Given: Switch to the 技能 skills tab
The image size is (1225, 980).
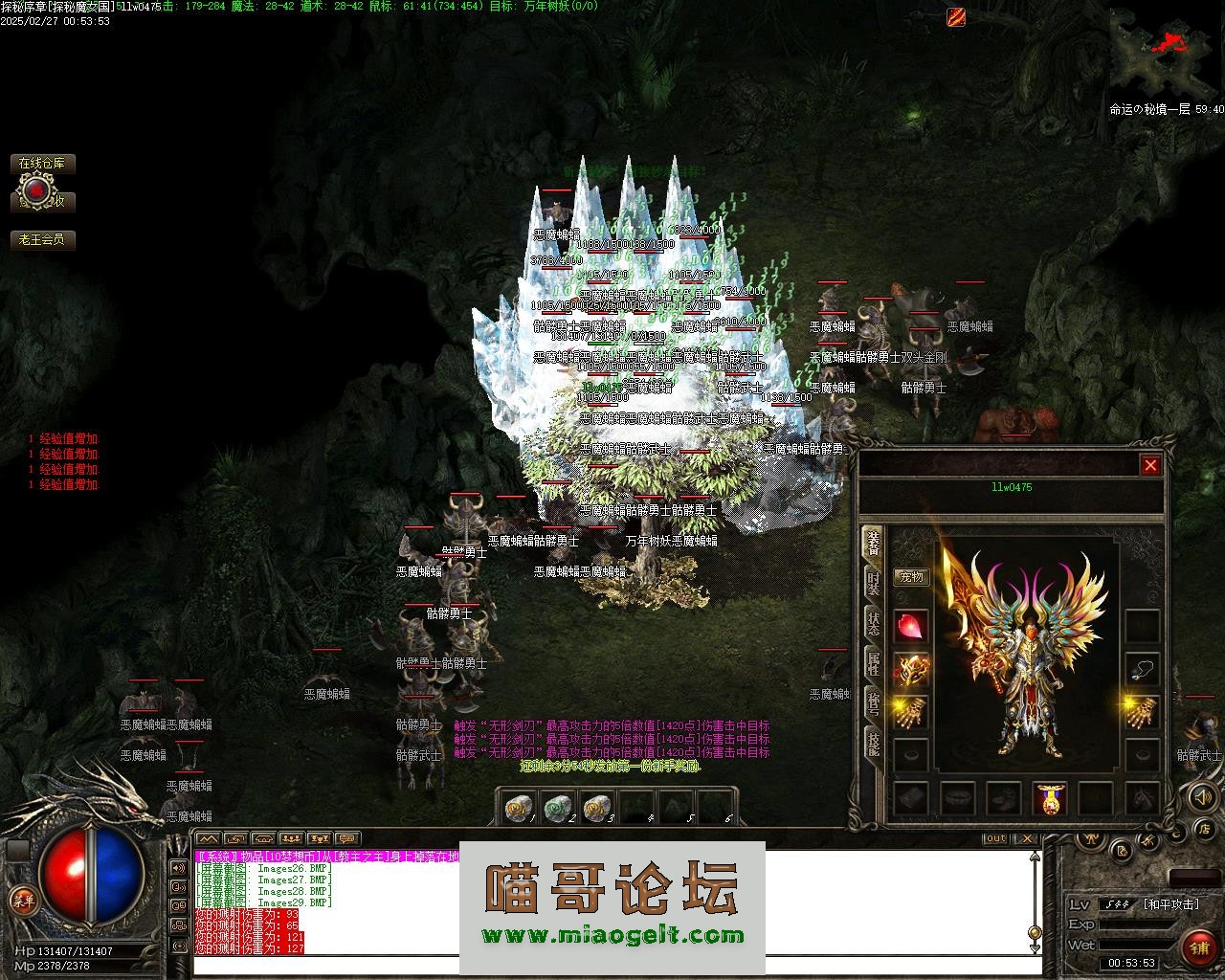Looking at the screenshot, I should coord(873,745).
